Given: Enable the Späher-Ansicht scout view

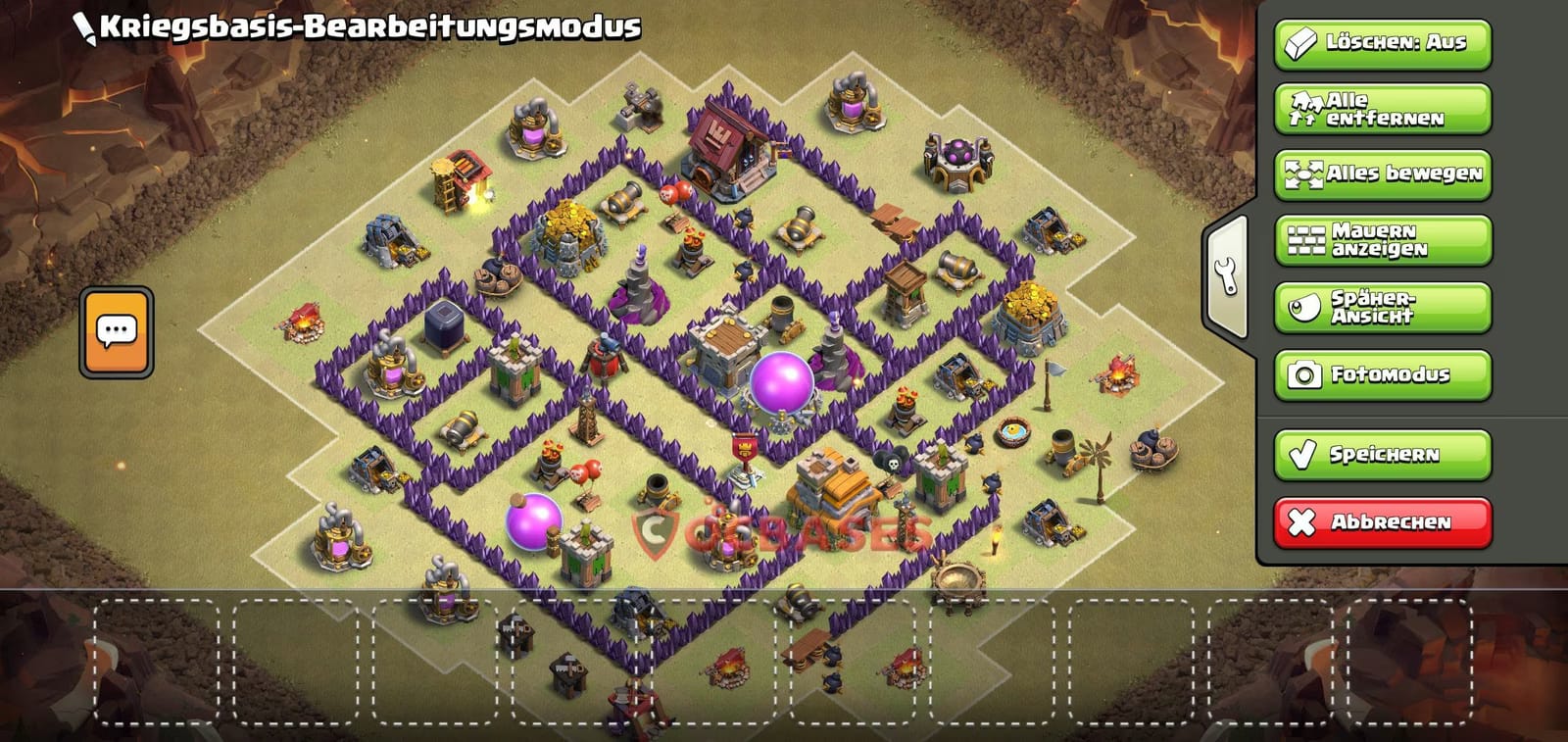Looking at the screenshot, I should point(1382,306).
